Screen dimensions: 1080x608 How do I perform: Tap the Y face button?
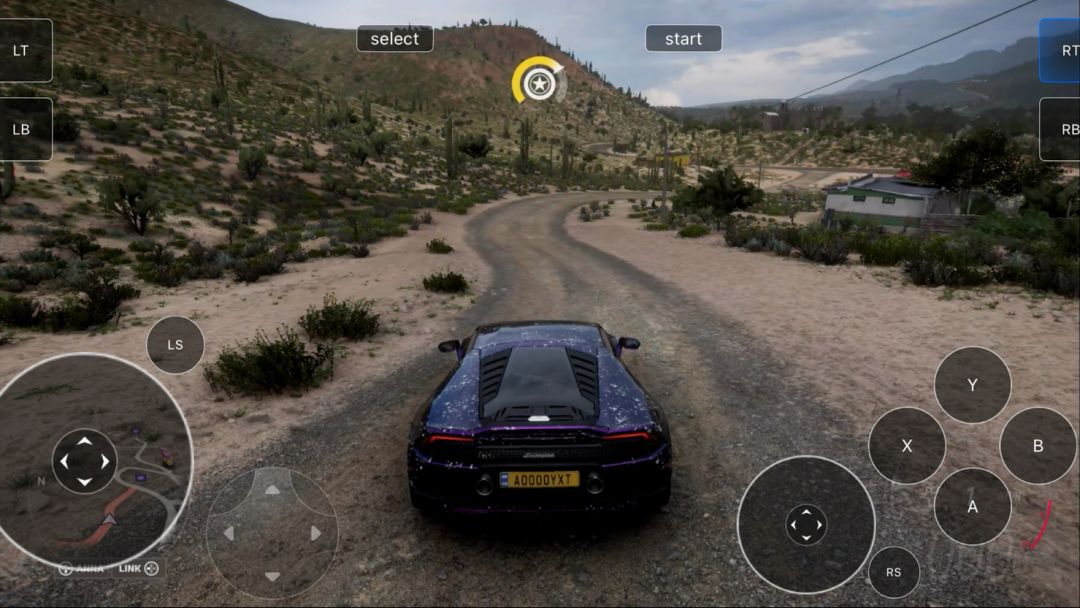972,385
